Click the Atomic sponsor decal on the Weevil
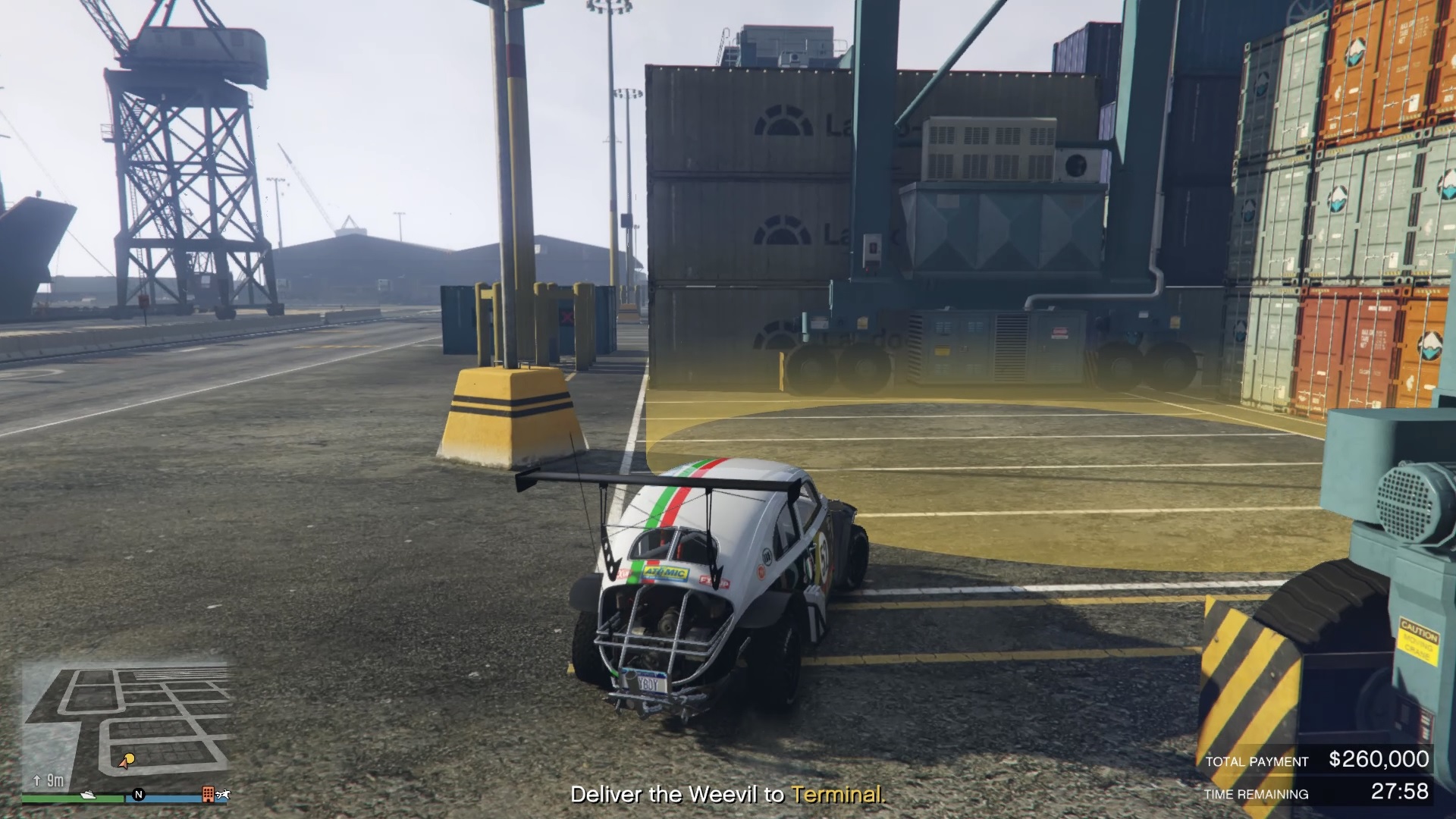1456x819 pixels. pos(665,573)
